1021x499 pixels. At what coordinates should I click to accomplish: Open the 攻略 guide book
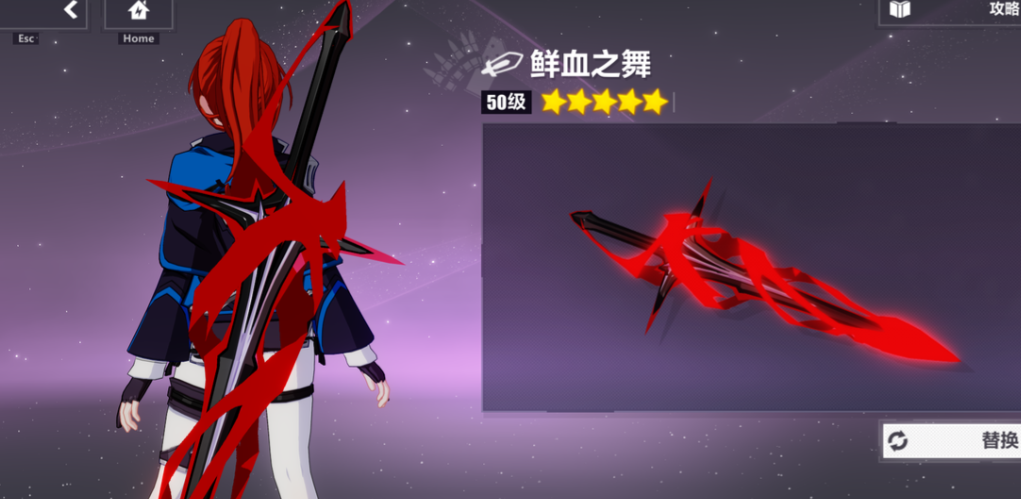(950, 11)
